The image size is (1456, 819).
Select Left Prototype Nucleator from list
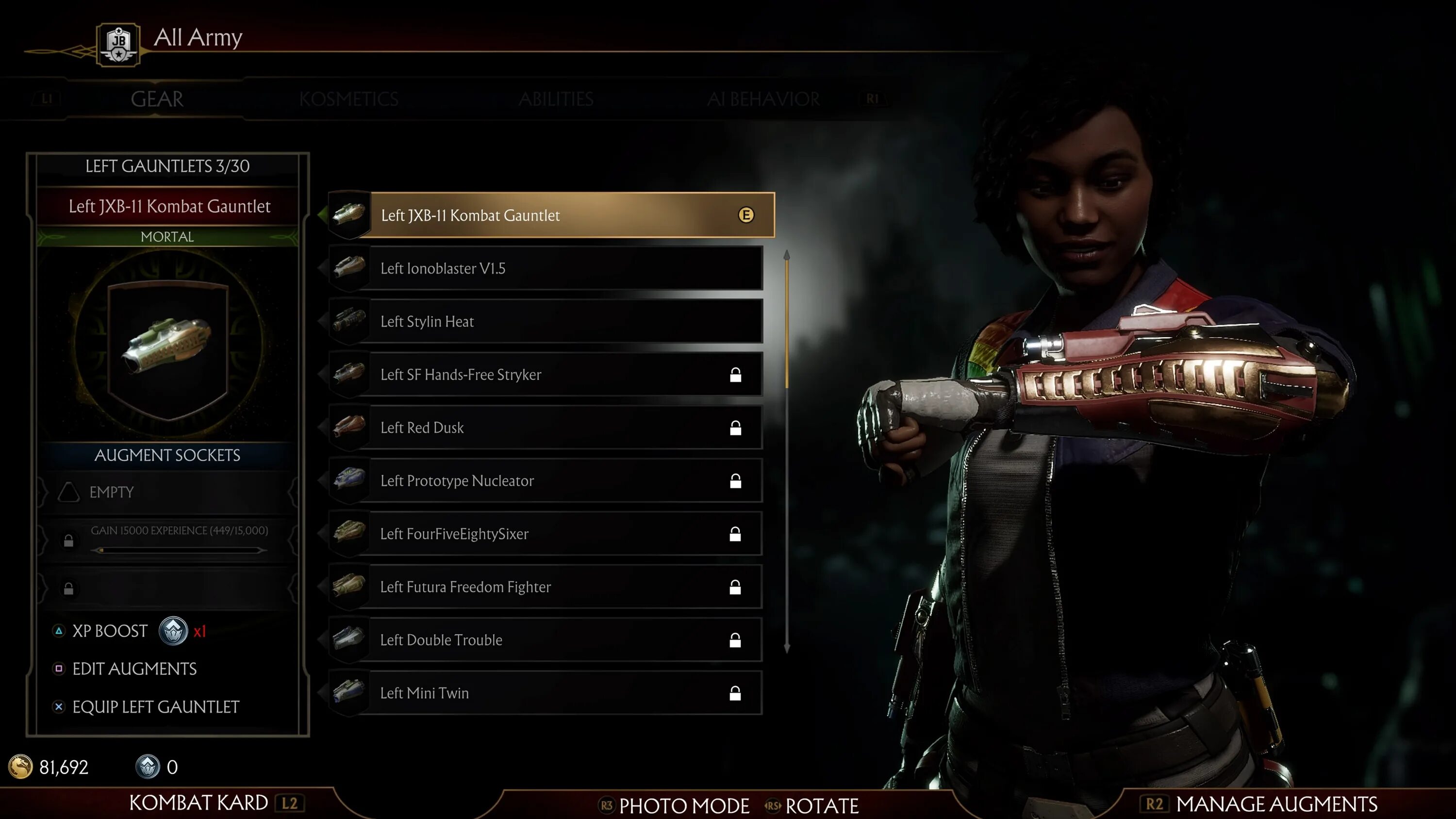click(x=546, y=481)
